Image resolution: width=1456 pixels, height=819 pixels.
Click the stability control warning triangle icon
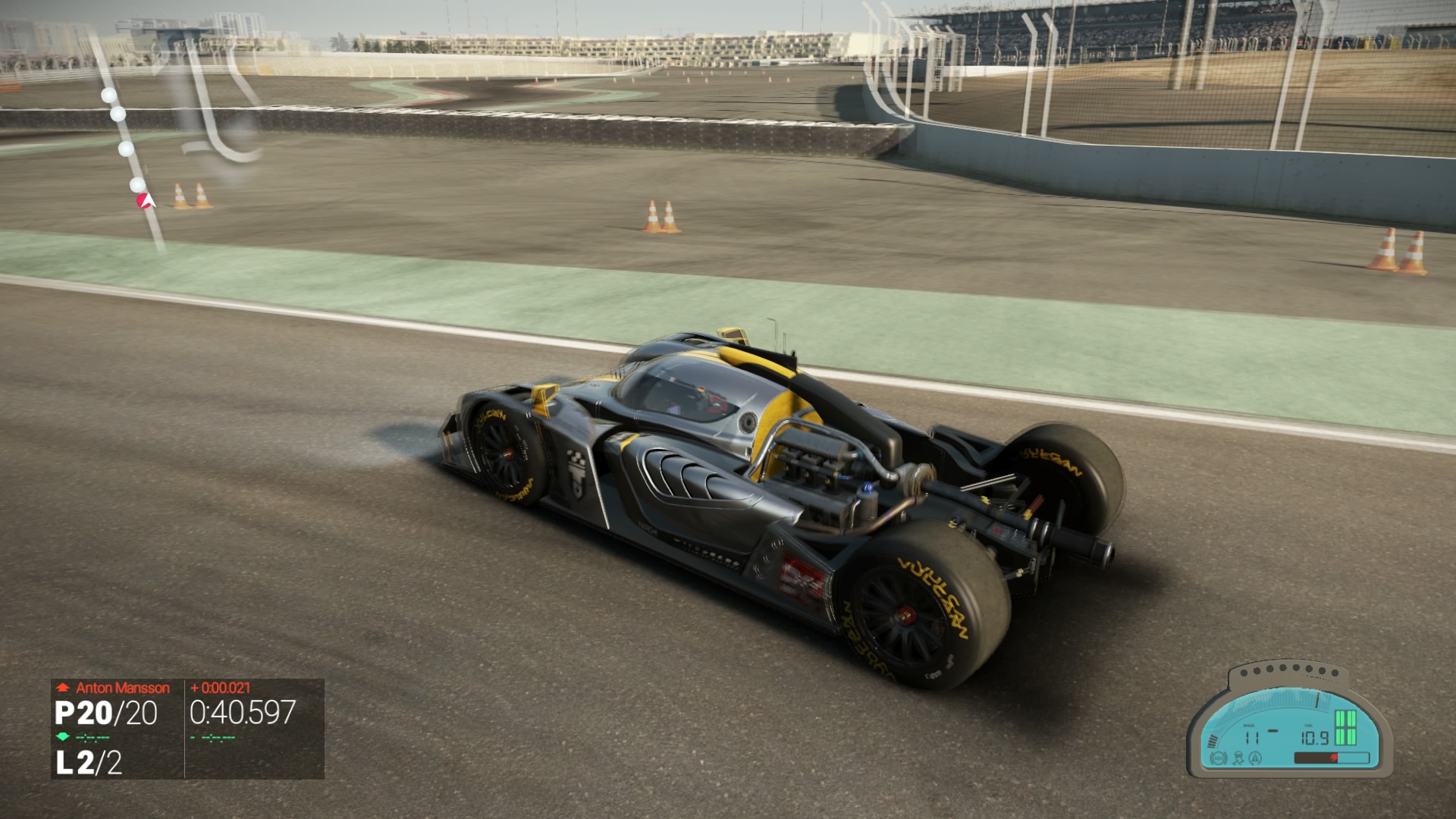point(1255,758)
